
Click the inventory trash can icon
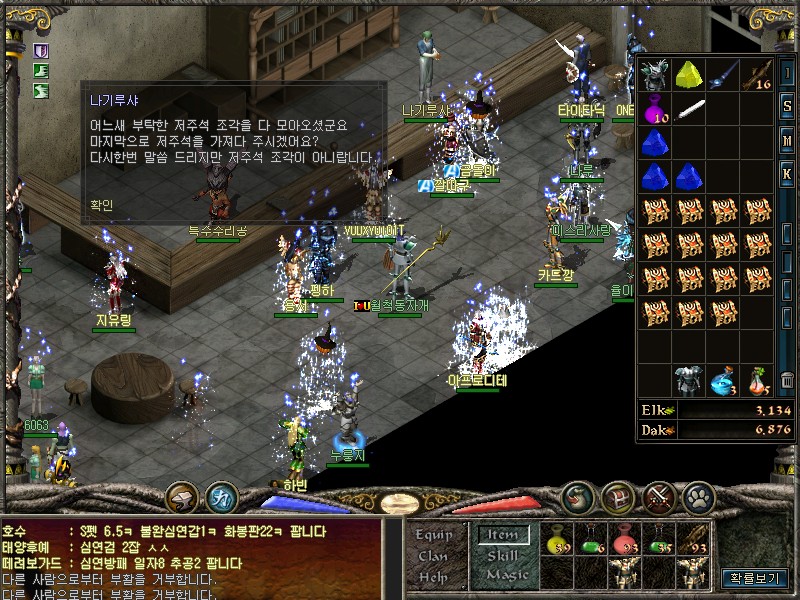(788, 380)
